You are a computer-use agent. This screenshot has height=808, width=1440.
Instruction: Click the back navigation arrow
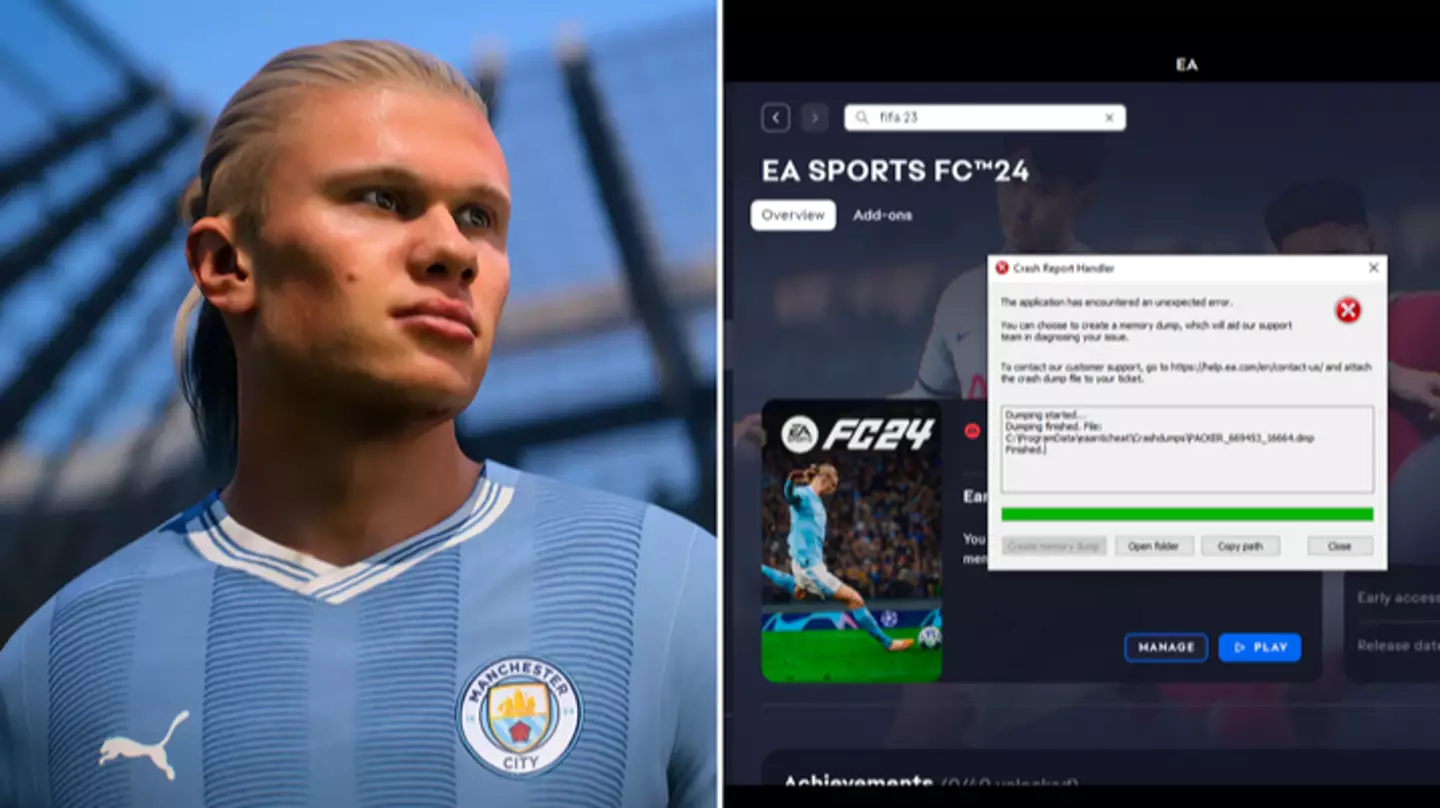[776, 117]
